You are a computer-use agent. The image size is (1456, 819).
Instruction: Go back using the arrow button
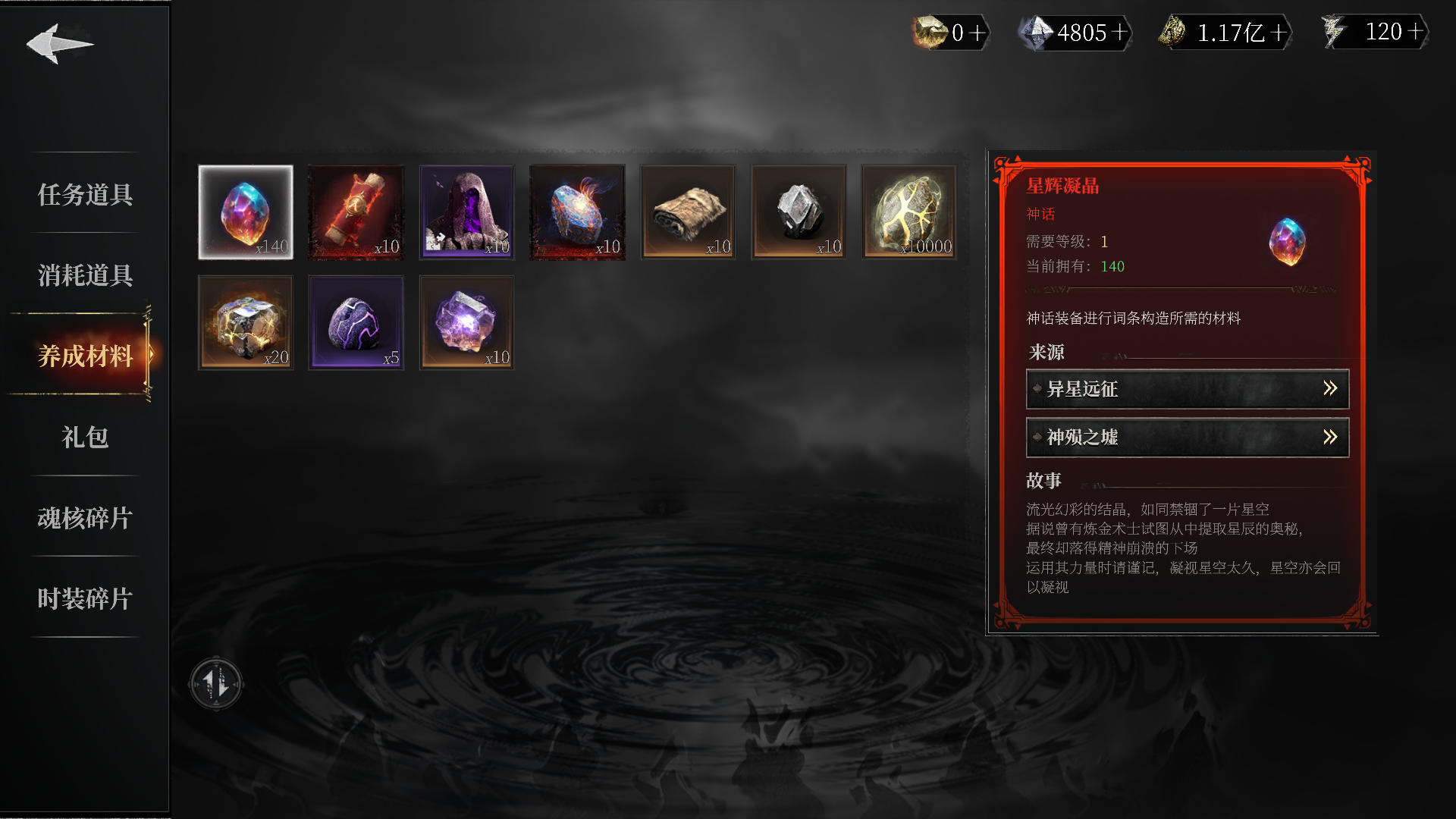click(61, 44)
